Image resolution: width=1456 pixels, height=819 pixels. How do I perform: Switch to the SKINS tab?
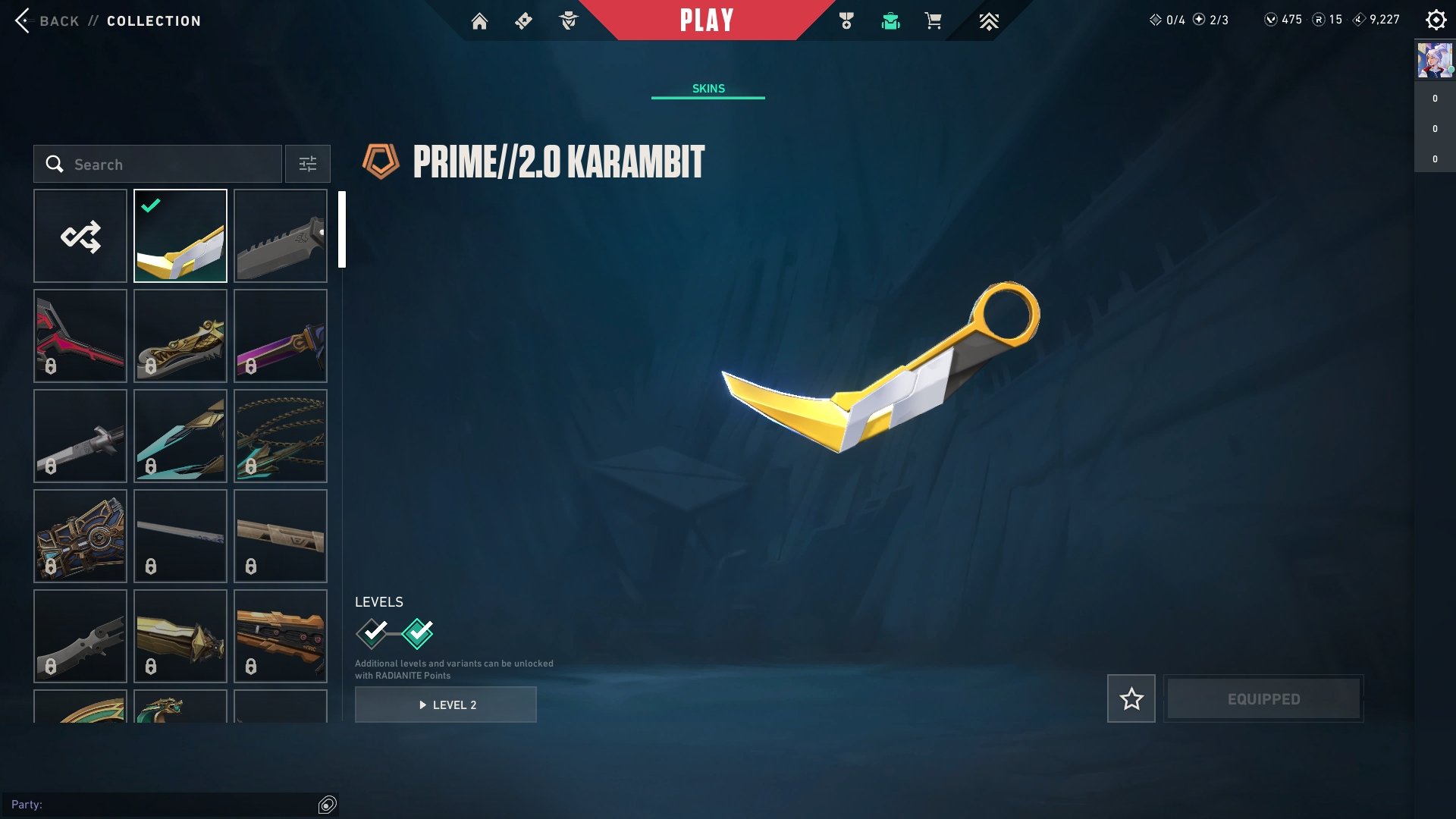point(708,88)
